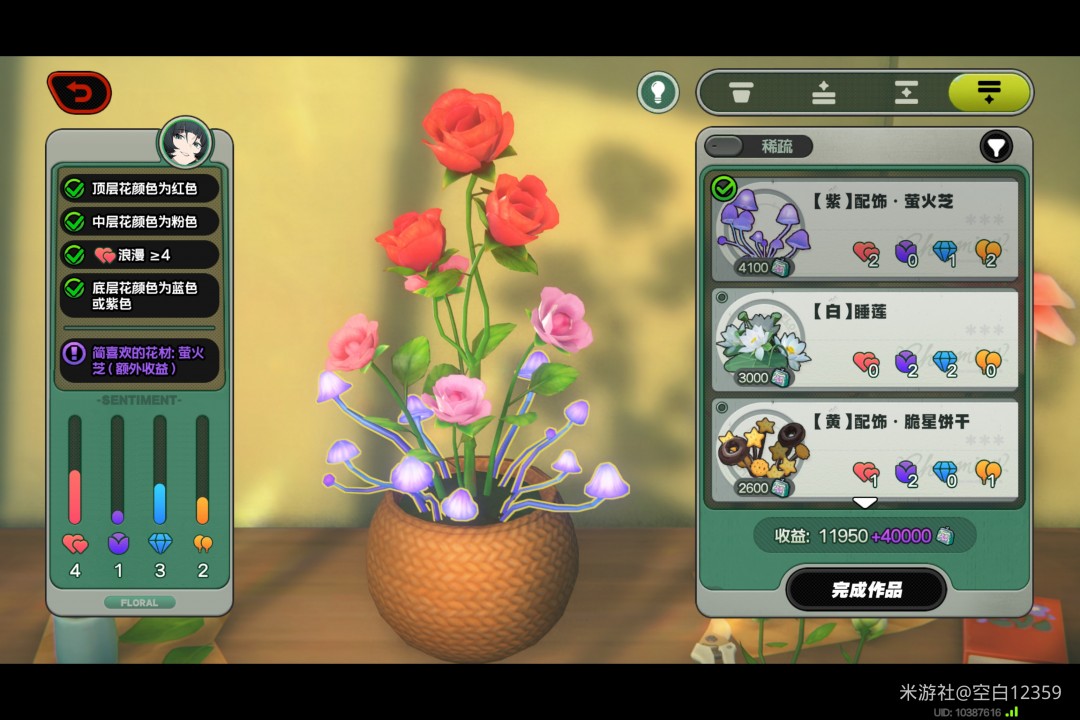Select the highlighted yellow layer tab
Image resolution: width=1080 pixels, height=720 pixels.
pos(989,93)
